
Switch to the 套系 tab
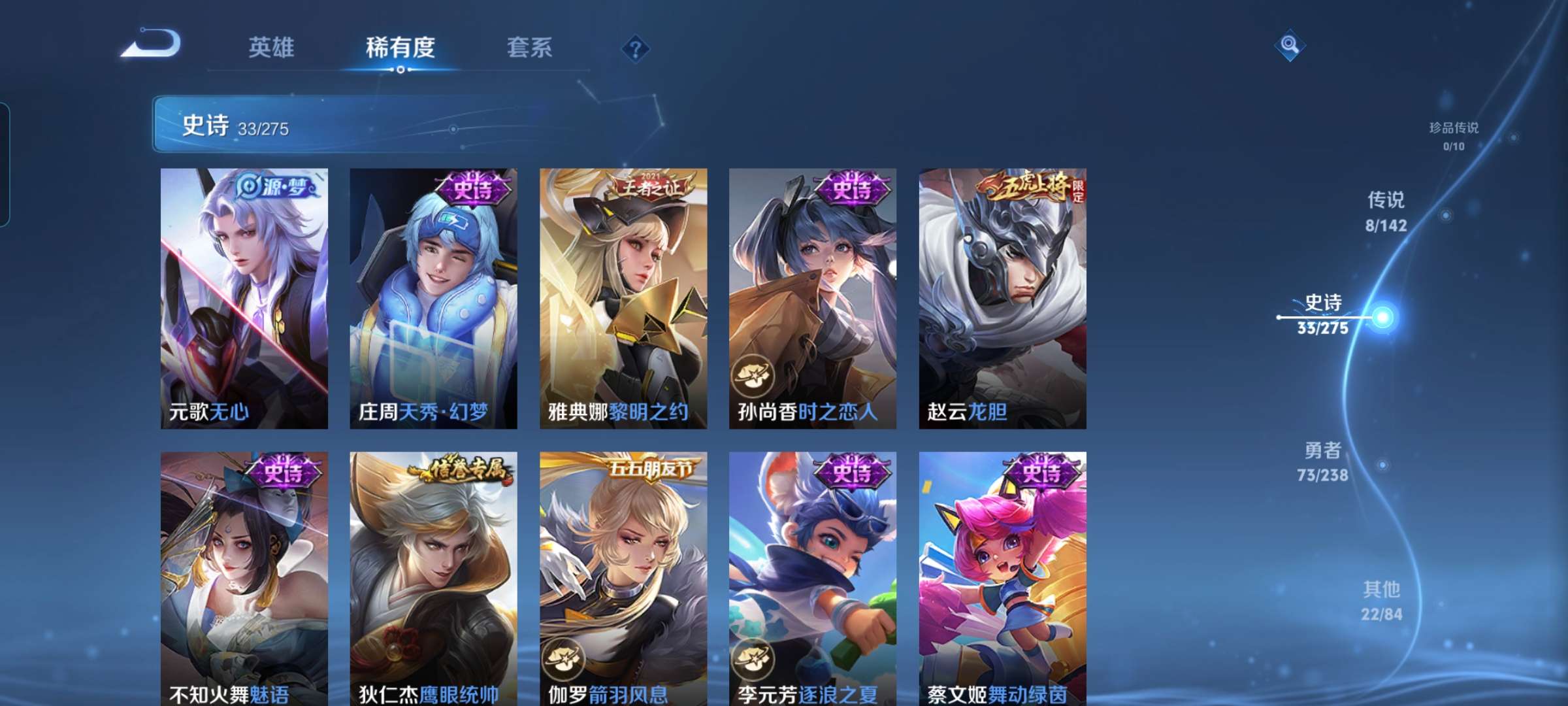(x=529, y=48)
